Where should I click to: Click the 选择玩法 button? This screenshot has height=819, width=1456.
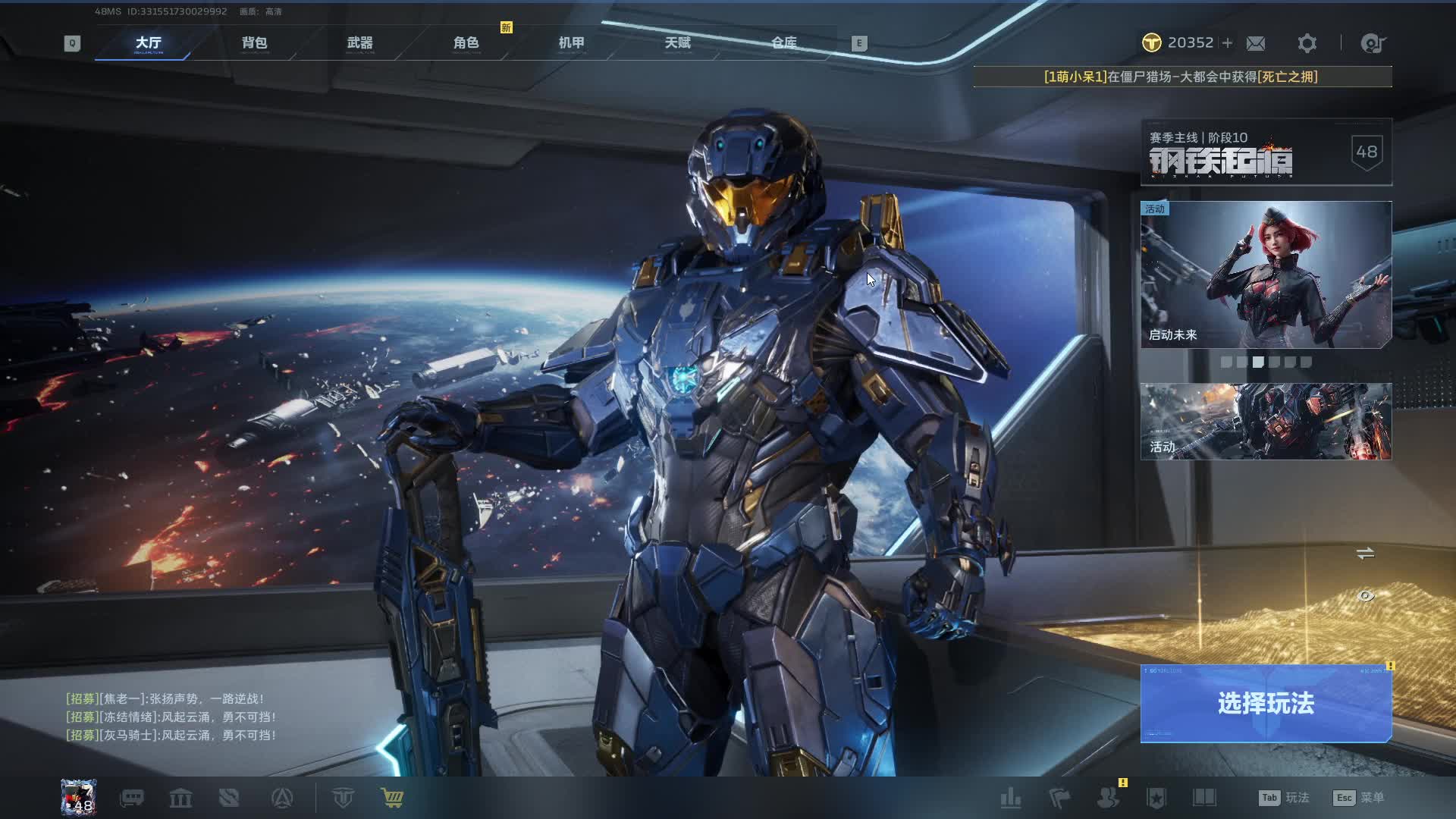coord(1265,704)
